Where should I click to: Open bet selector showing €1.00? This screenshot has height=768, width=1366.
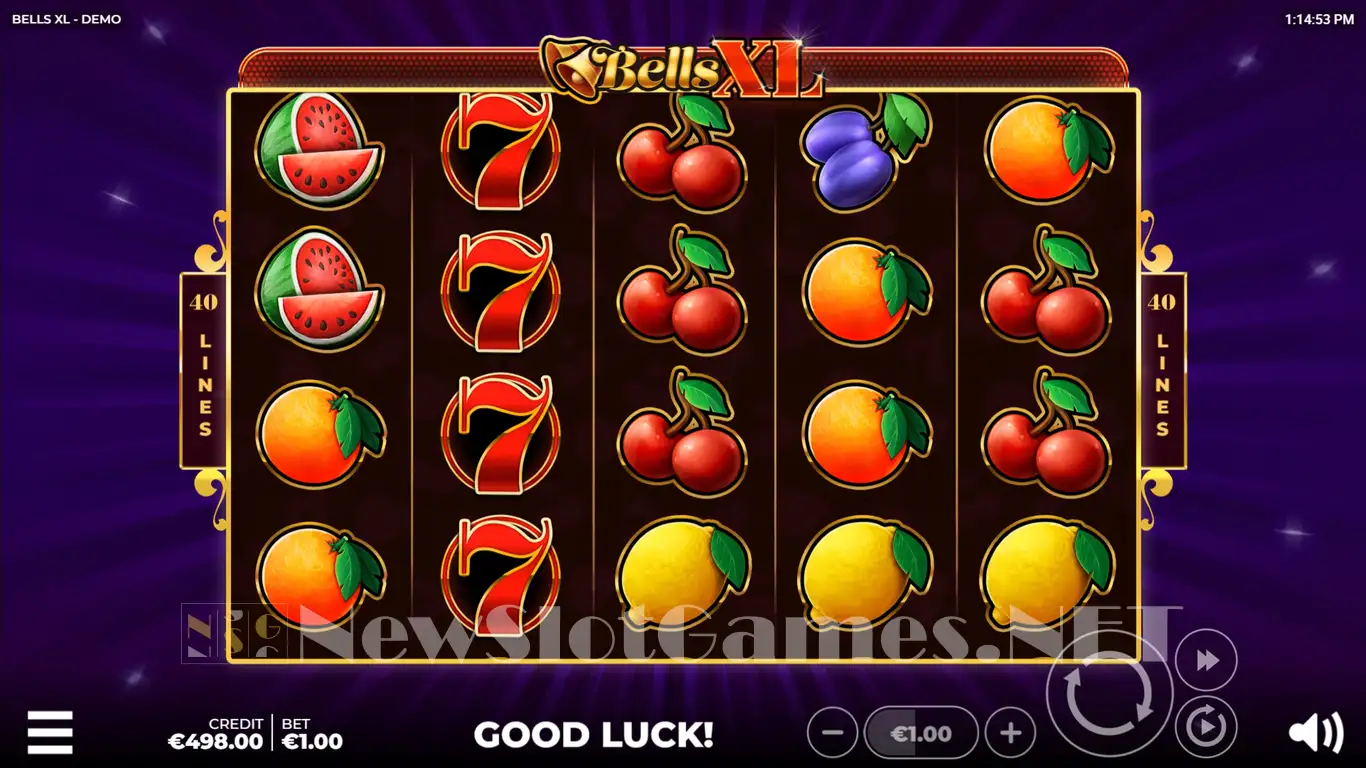click(x=921, y=734)
